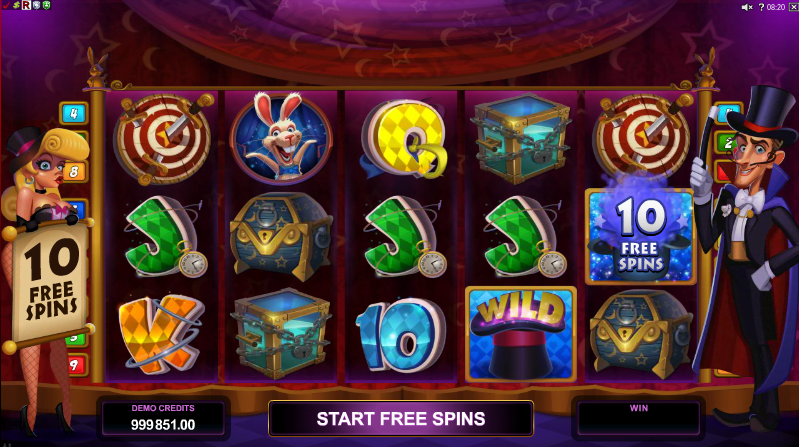Select red payline marker number 9
The image size is (799, 447).
click(x=74, y=365)
